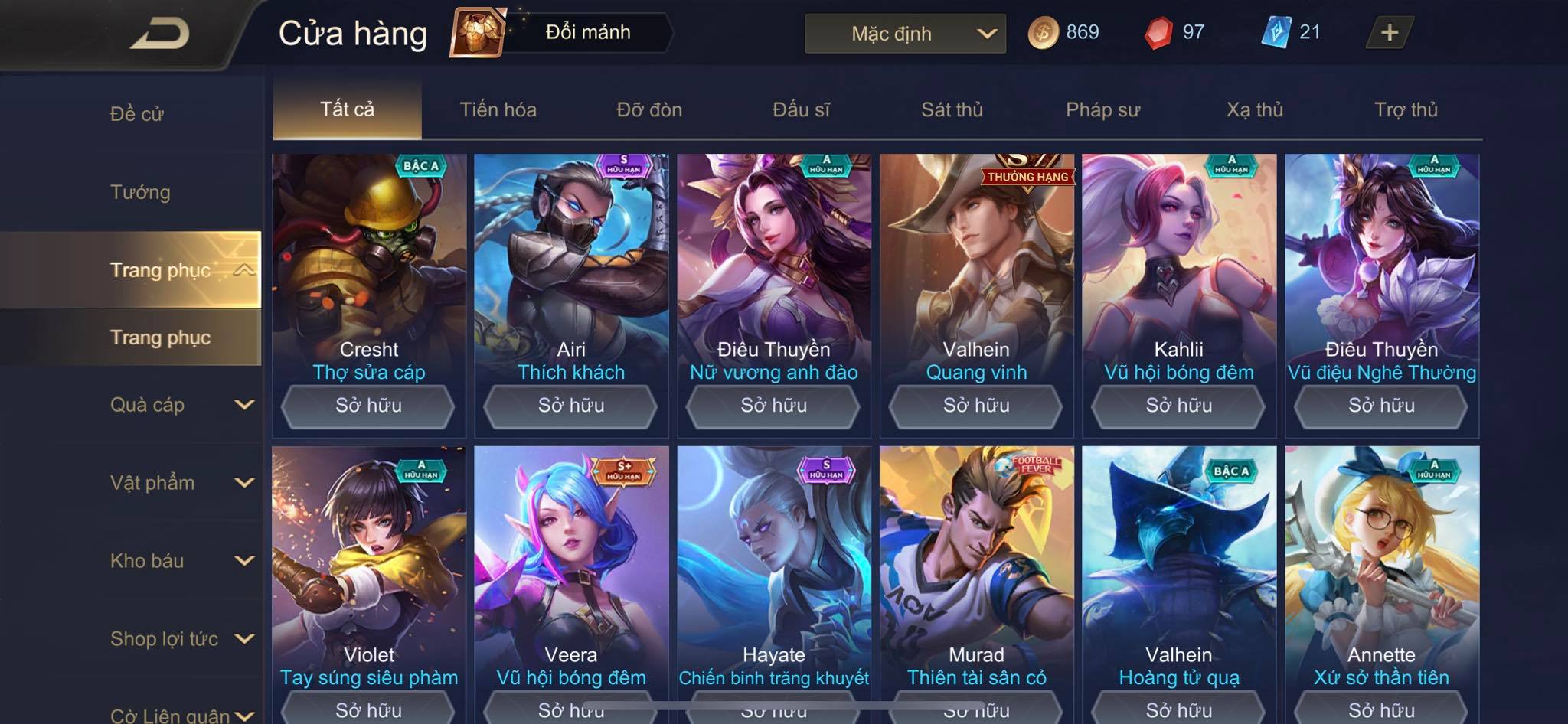The width and height of the screenshot is (1568, 724).
Task: View the Trợ thủ tab
Action: coord(1406,109)
